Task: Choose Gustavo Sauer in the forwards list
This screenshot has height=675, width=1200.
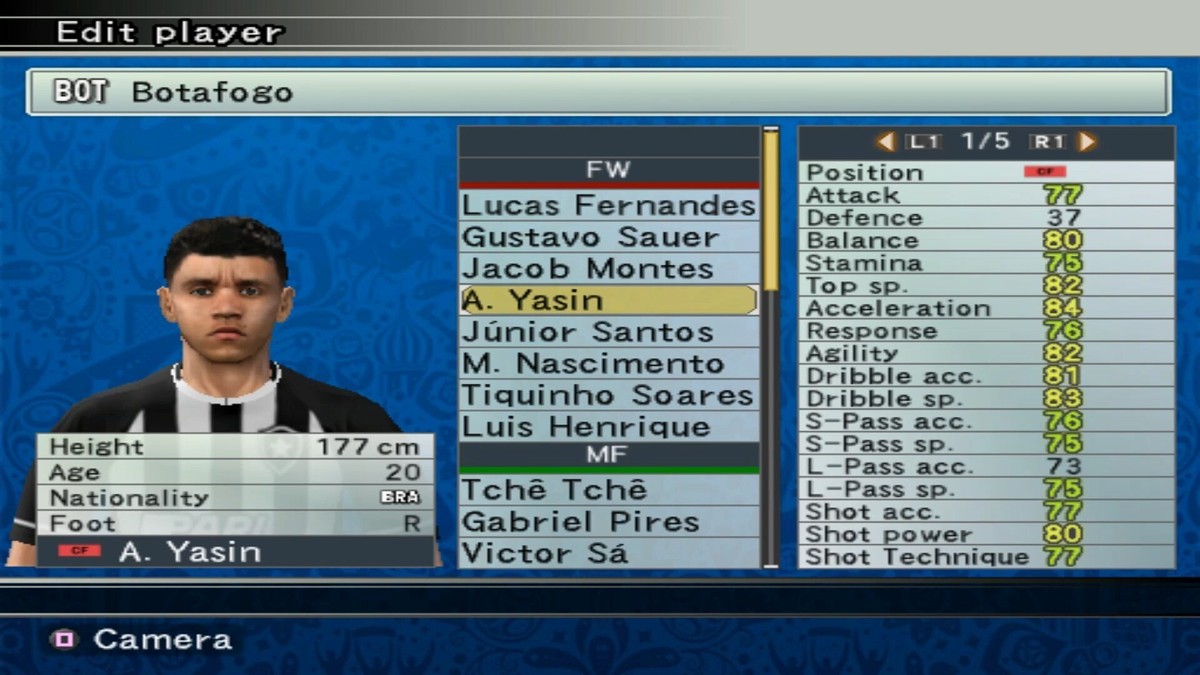Action: pyautogui.click(x=608, y=238)
